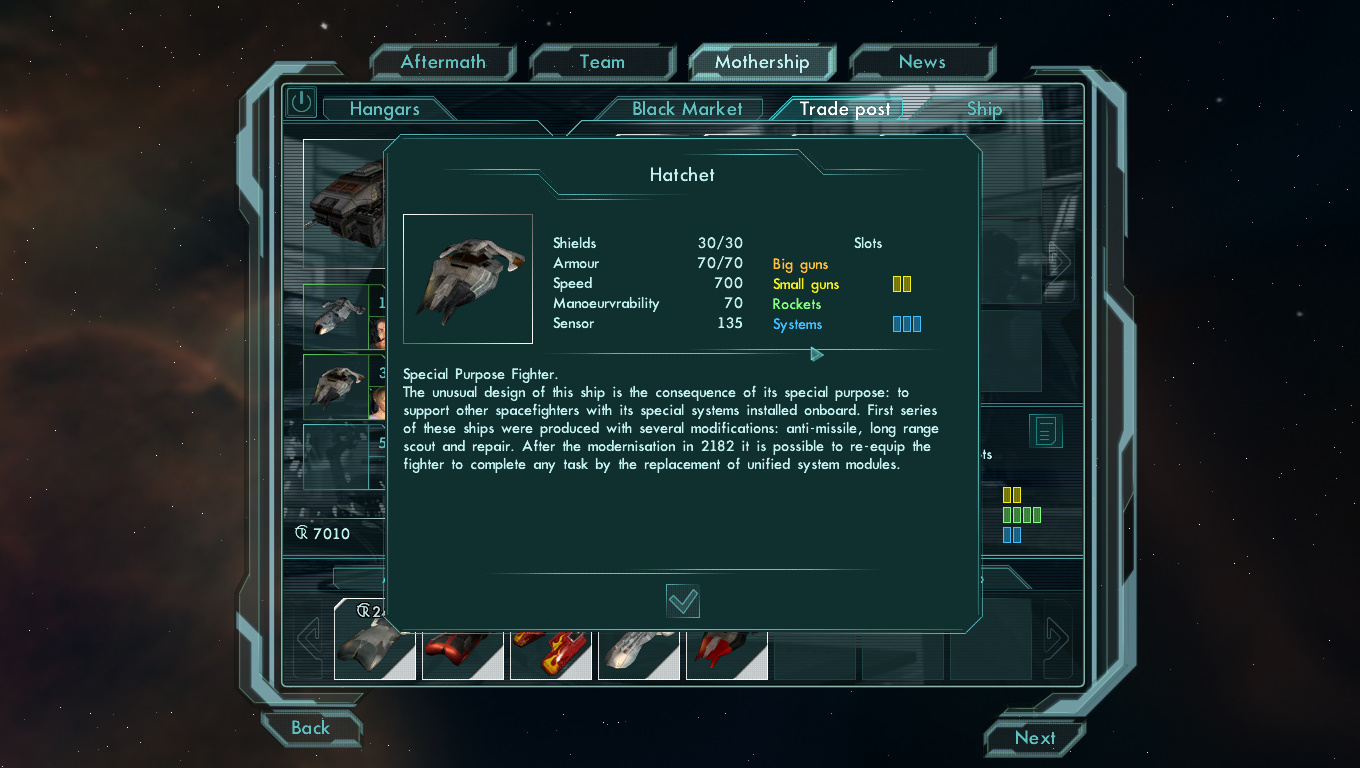Screen dimensions: 1360x768
Task: Go Back to the previous screen
Action: coord(310,728)
